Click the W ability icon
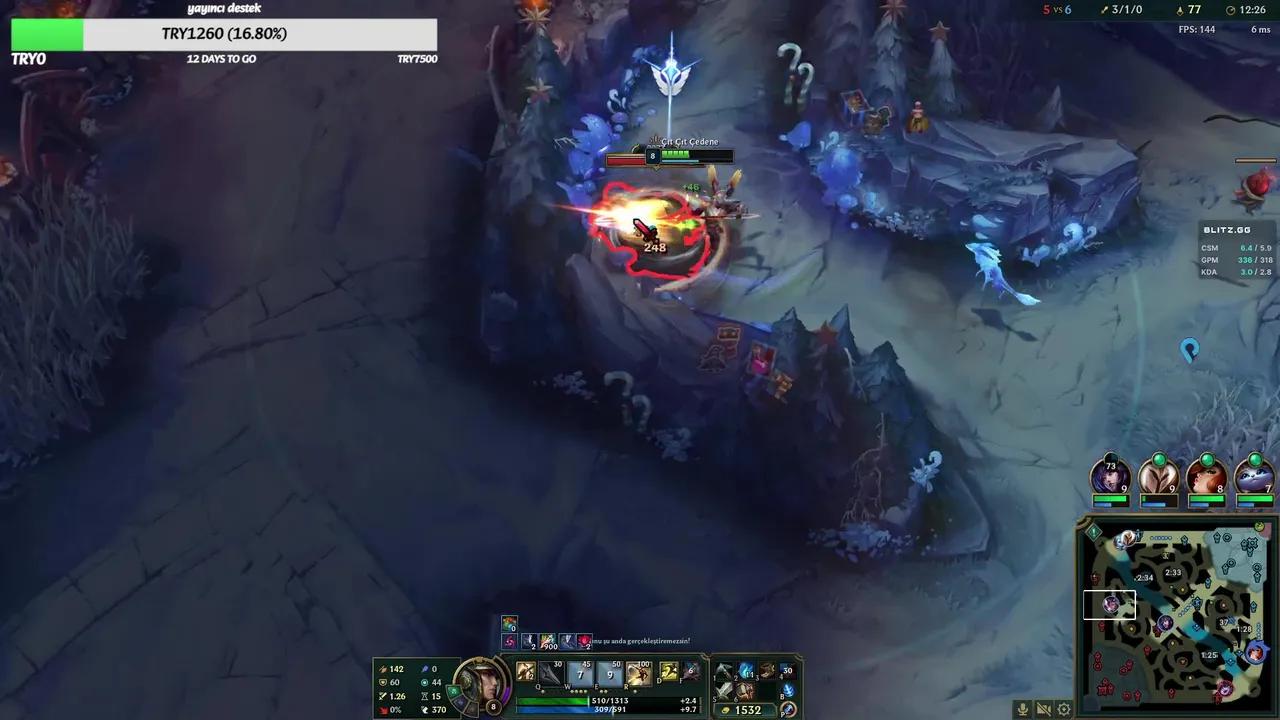Viewport: 1280px width, 720px height. coord(578,672)
